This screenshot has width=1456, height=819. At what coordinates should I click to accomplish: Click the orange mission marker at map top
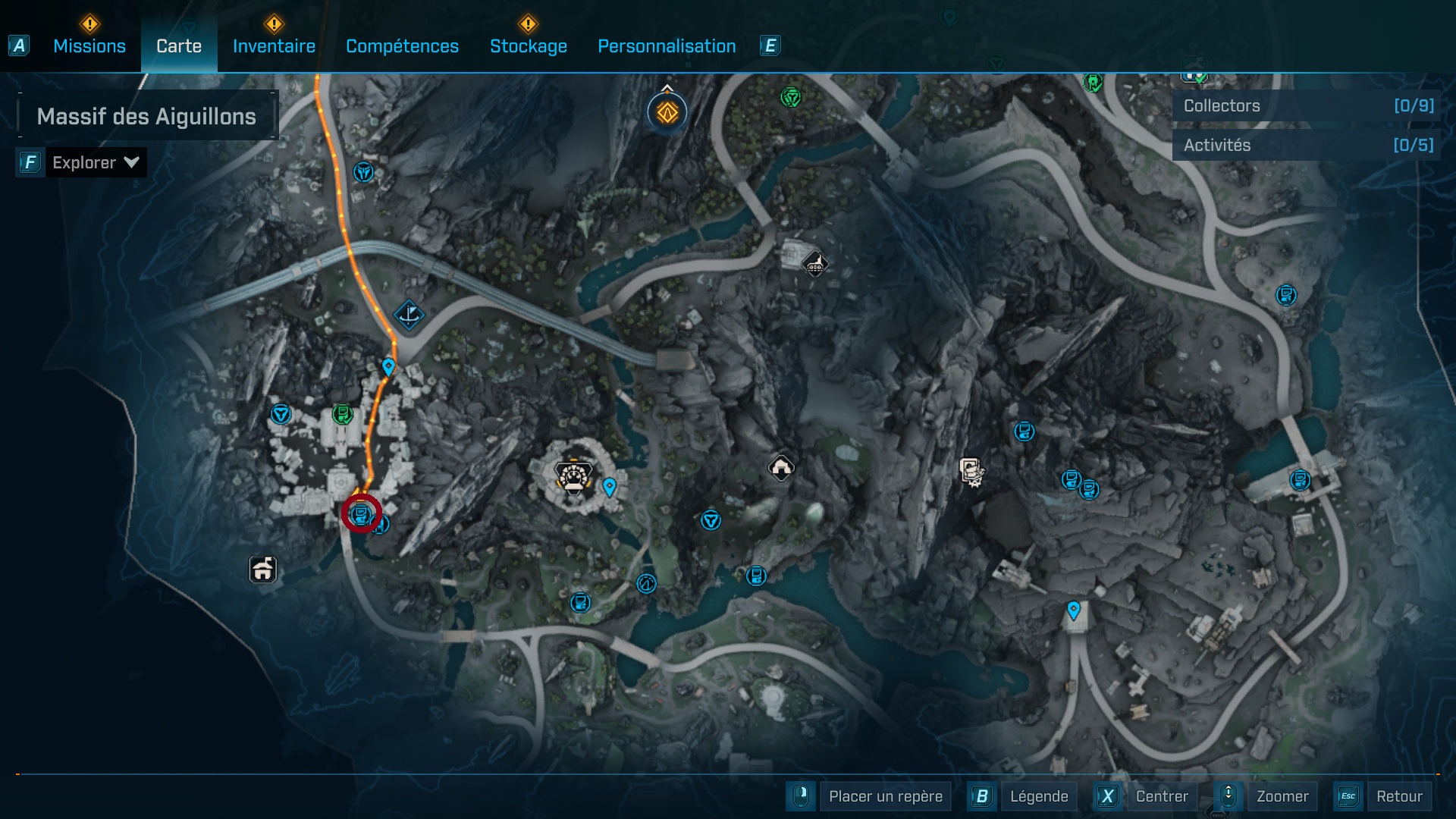(665, 112)
